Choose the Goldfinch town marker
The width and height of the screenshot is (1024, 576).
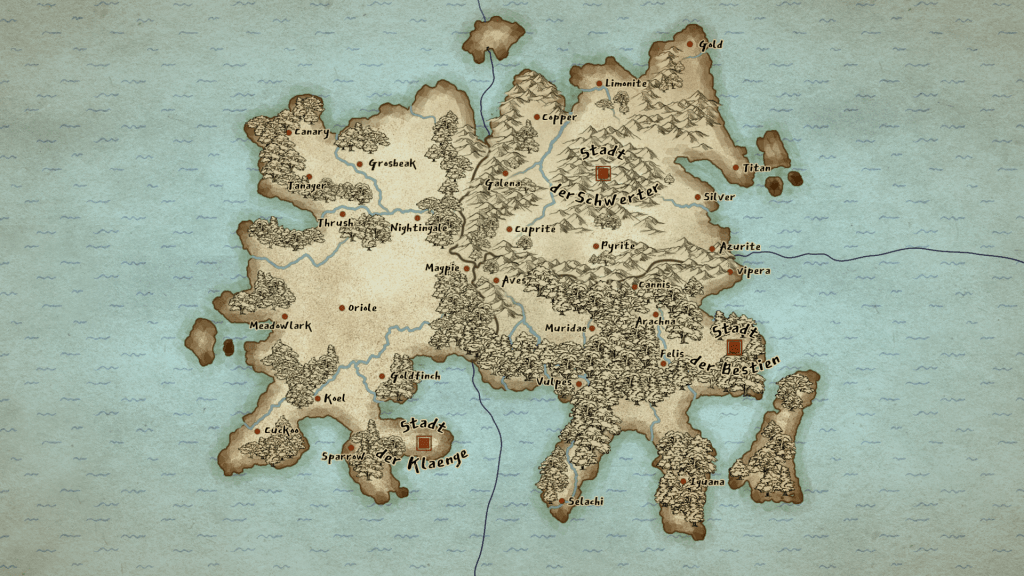[x=382, y=377]
